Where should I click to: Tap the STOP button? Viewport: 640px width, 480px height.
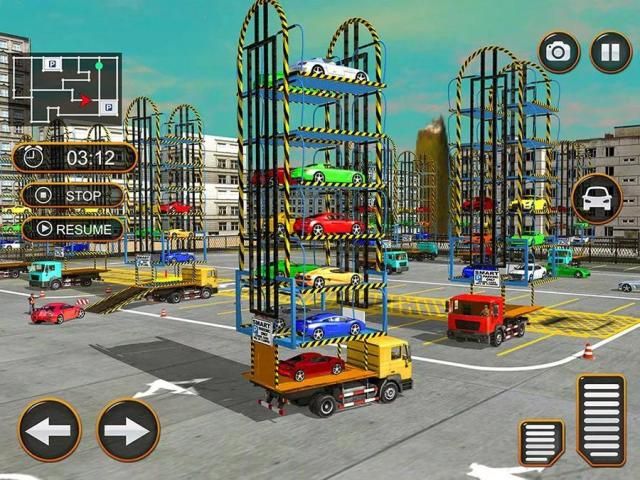point(73,194)
